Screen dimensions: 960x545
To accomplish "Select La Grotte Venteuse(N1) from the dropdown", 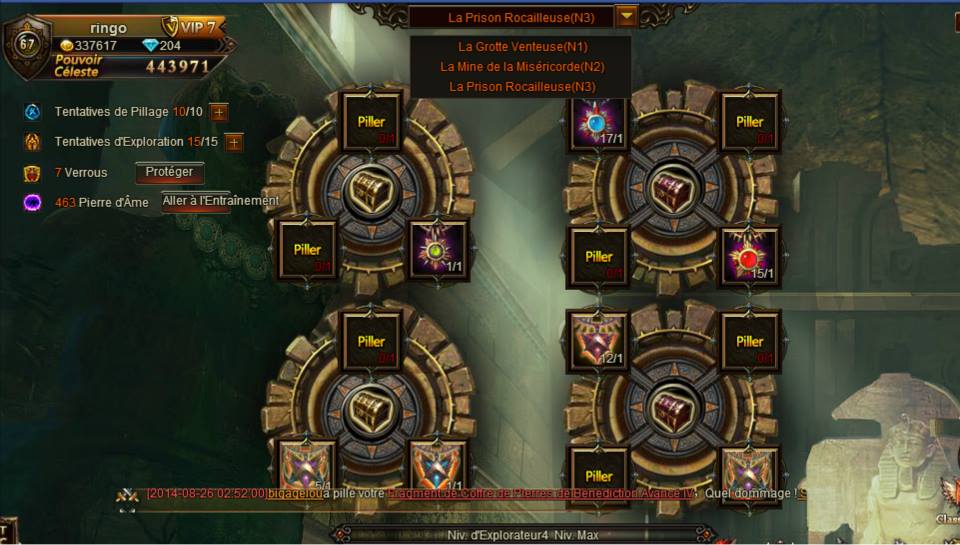I will pos(521,47).
